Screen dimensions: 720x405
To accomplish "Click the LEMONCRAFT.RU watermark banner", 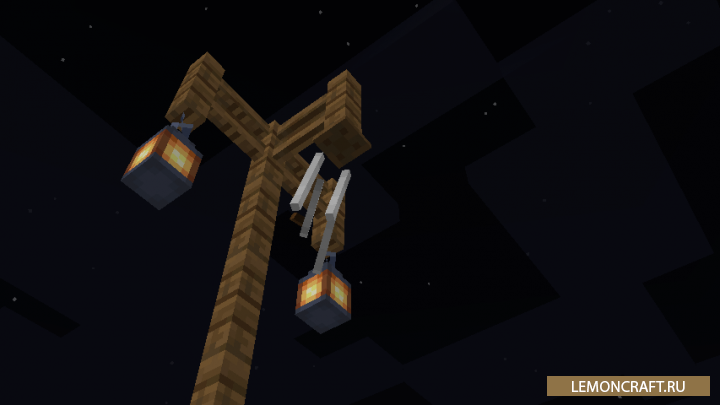I will pyautogui.click(x=628, y=386).
